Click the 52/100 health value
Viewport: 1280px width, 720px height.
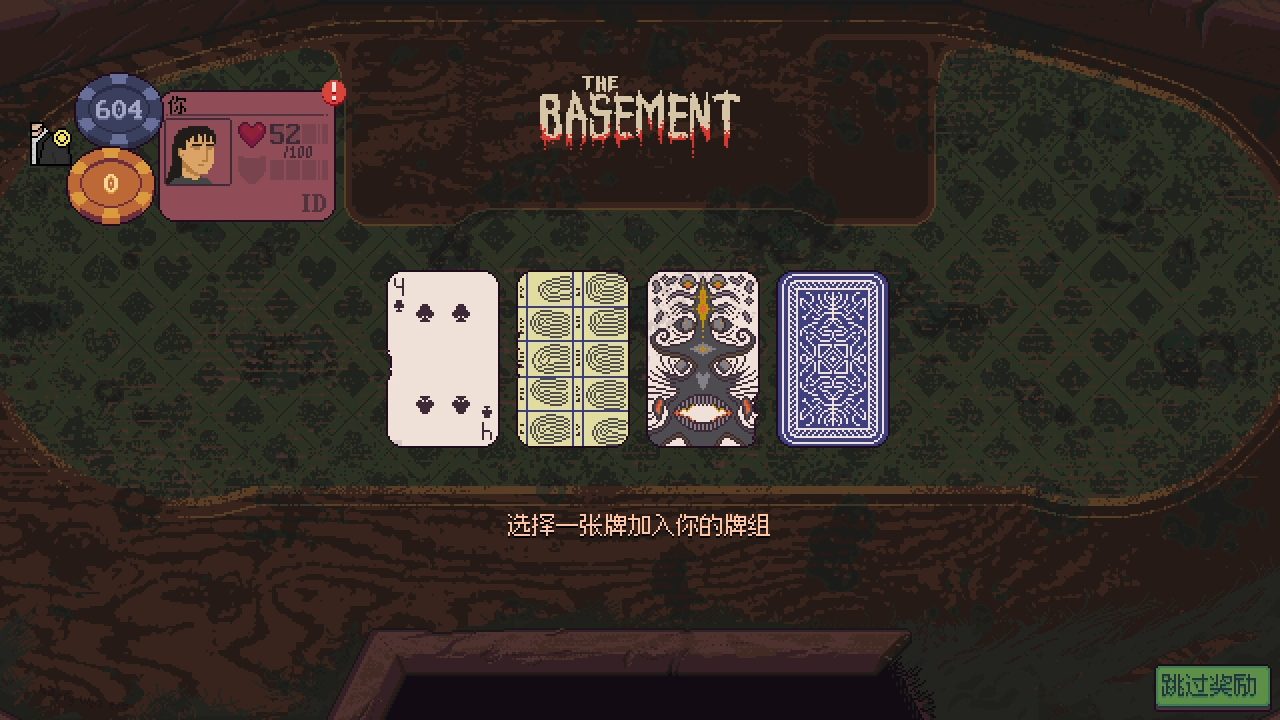pos(290,139)
